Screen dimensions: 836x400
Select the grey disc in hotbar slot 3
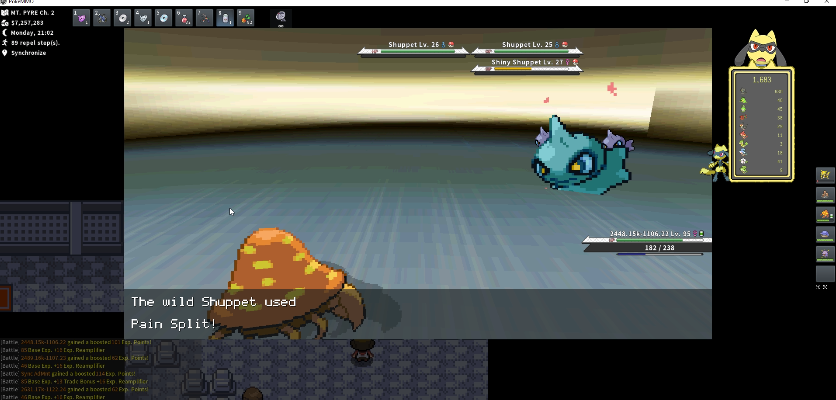[x=122, y=17]
